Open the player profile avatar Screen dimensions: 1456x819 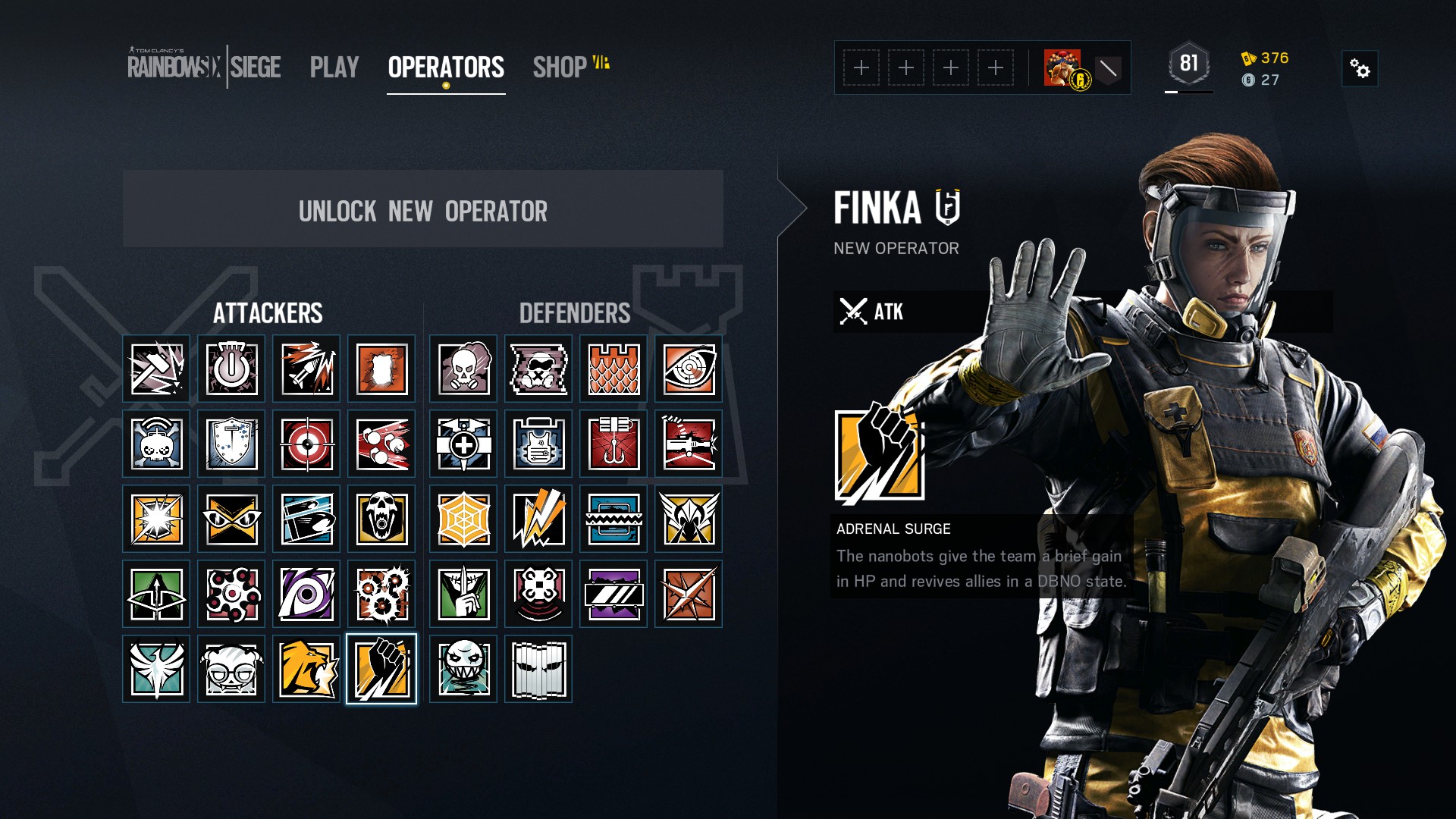1062,68
